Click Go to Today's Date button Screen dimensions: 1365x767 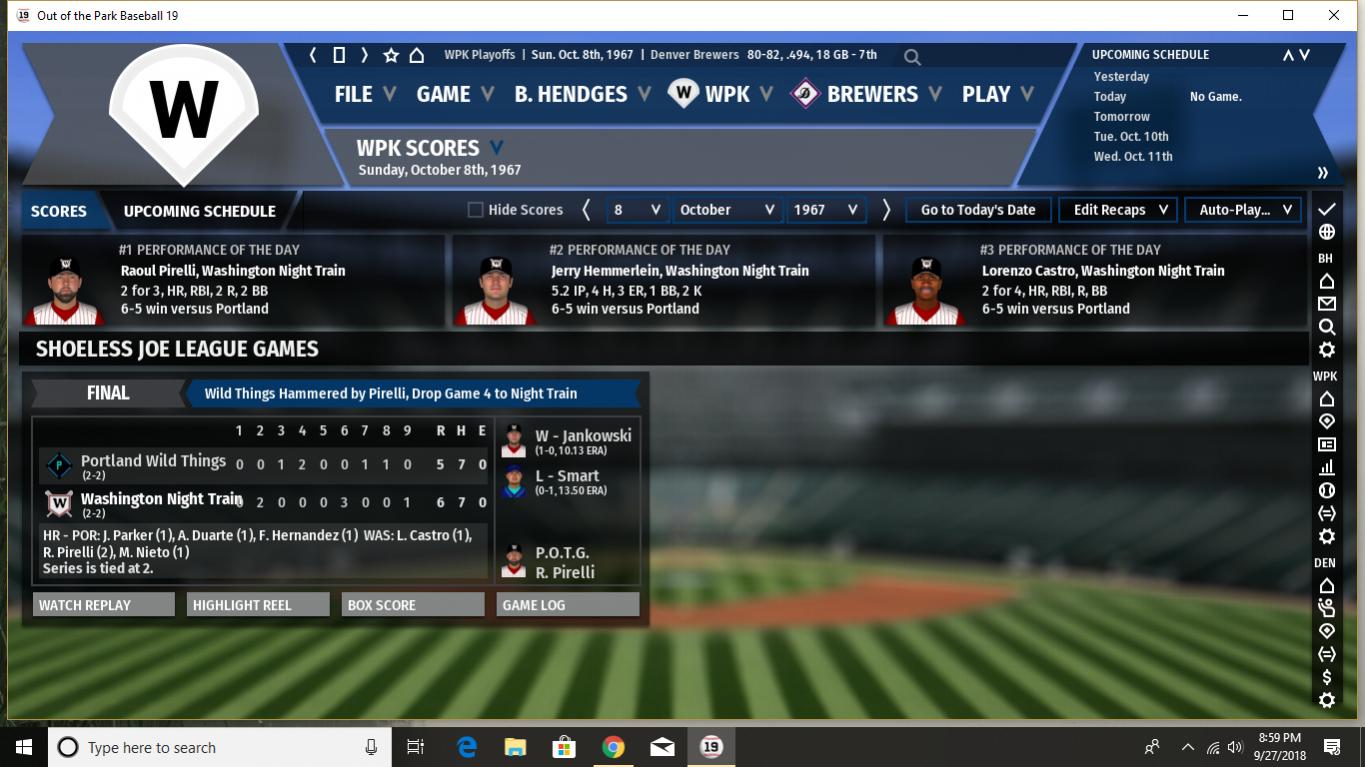(978, 210)
